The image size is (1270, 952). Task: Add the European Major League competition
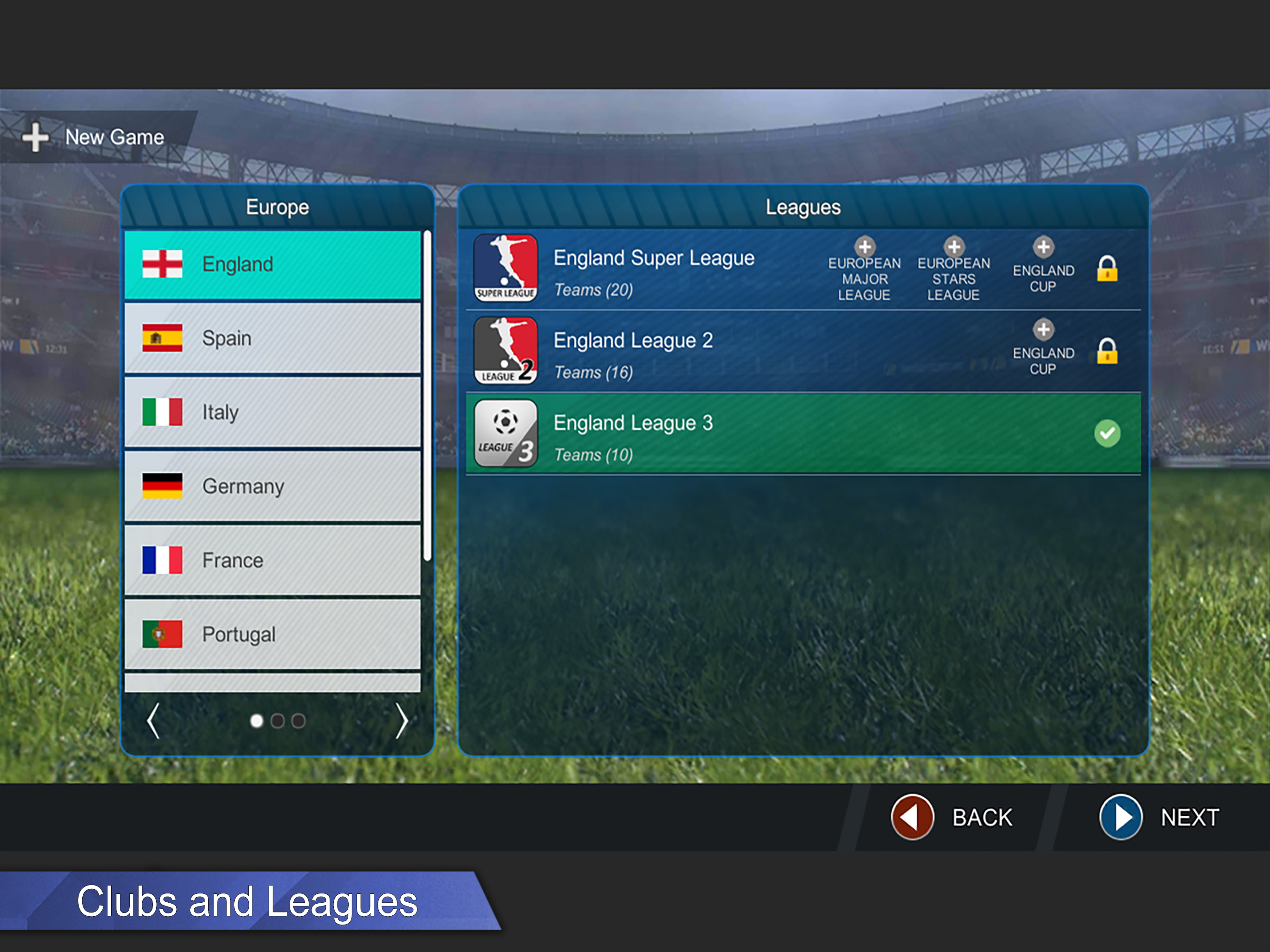point(864,247)
